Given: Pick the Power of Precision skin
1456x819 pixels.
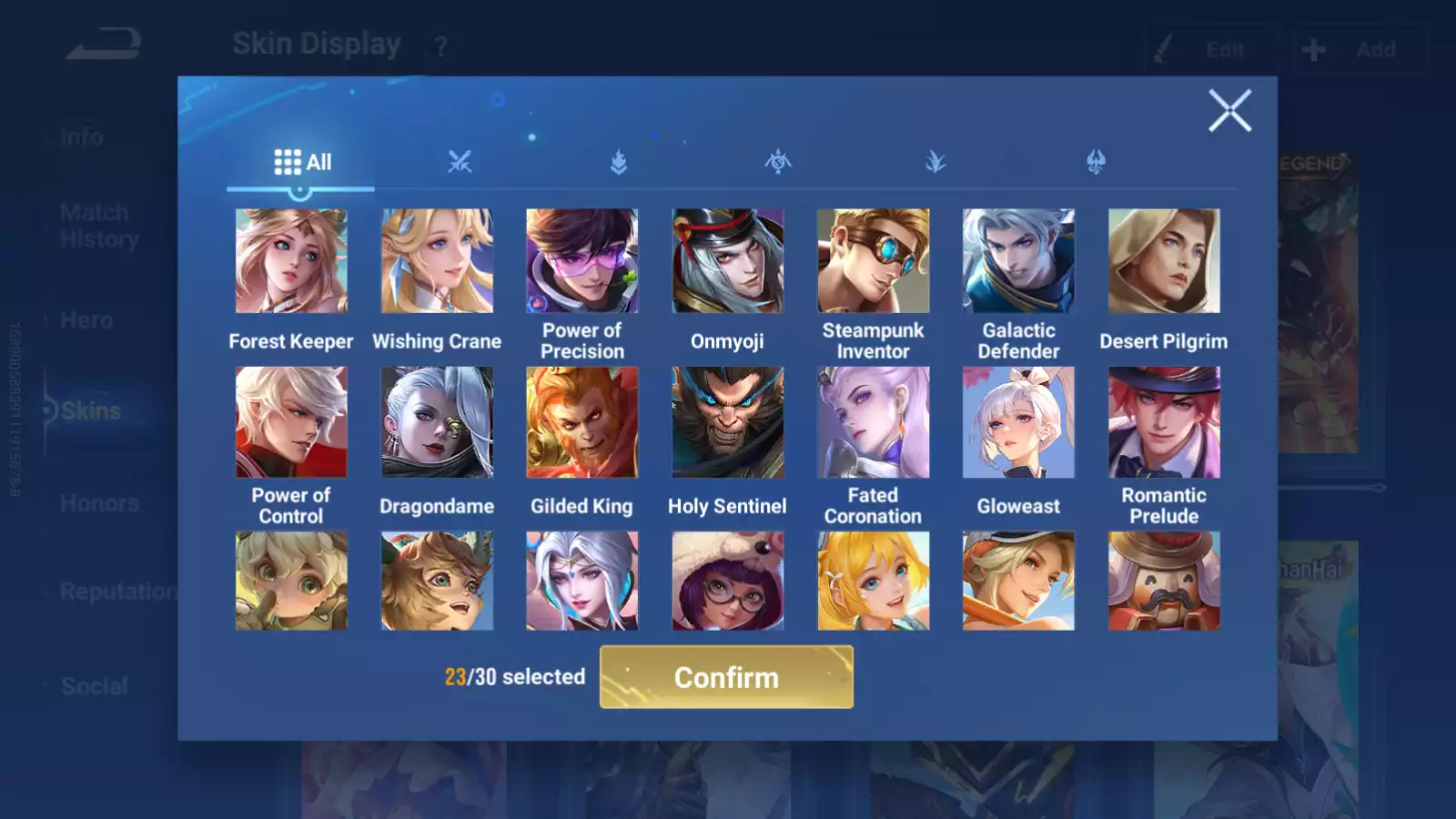Looking at the screenshot, I should click(x=582, y=261).
